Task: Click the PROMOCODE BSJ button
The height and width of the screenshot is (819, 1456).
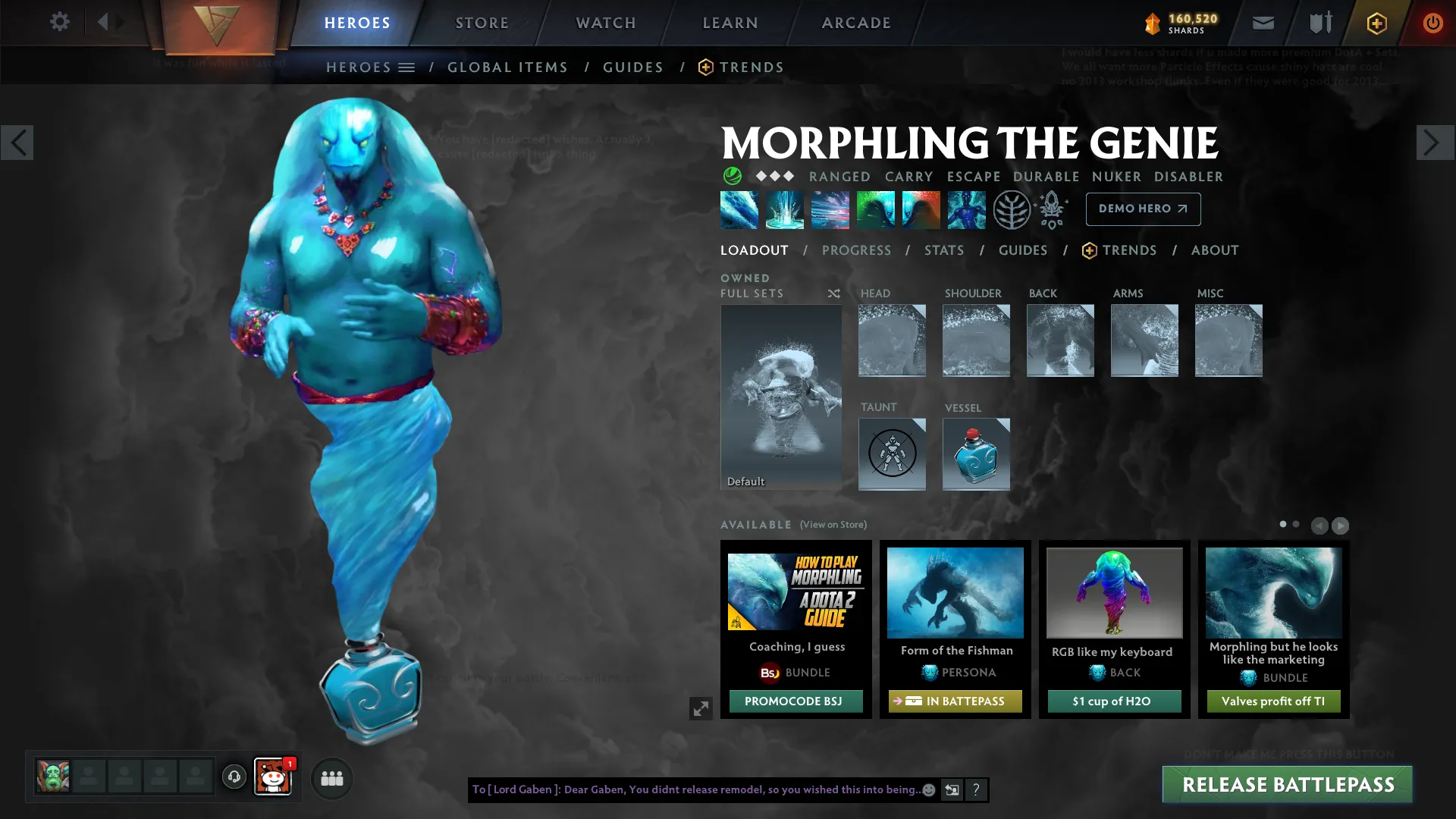Action: pos(795,701)
